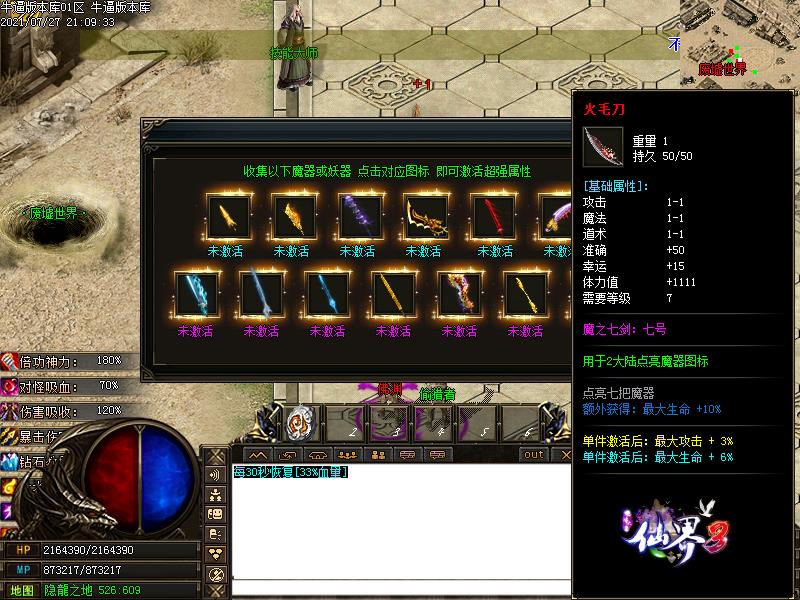Click the long golden rod weapon icon
The image size is (800, 600).
pos(391,294)
